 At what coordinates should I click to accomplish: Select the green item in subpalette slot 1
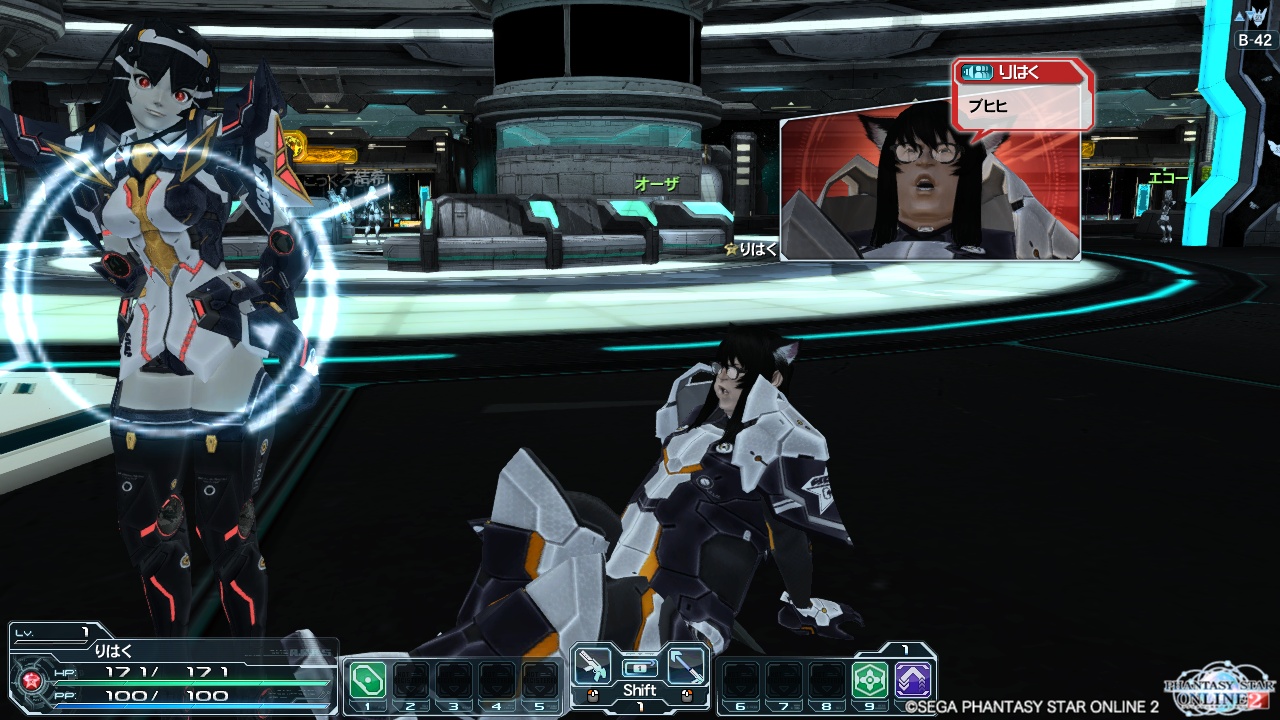[x=367, y=680]
